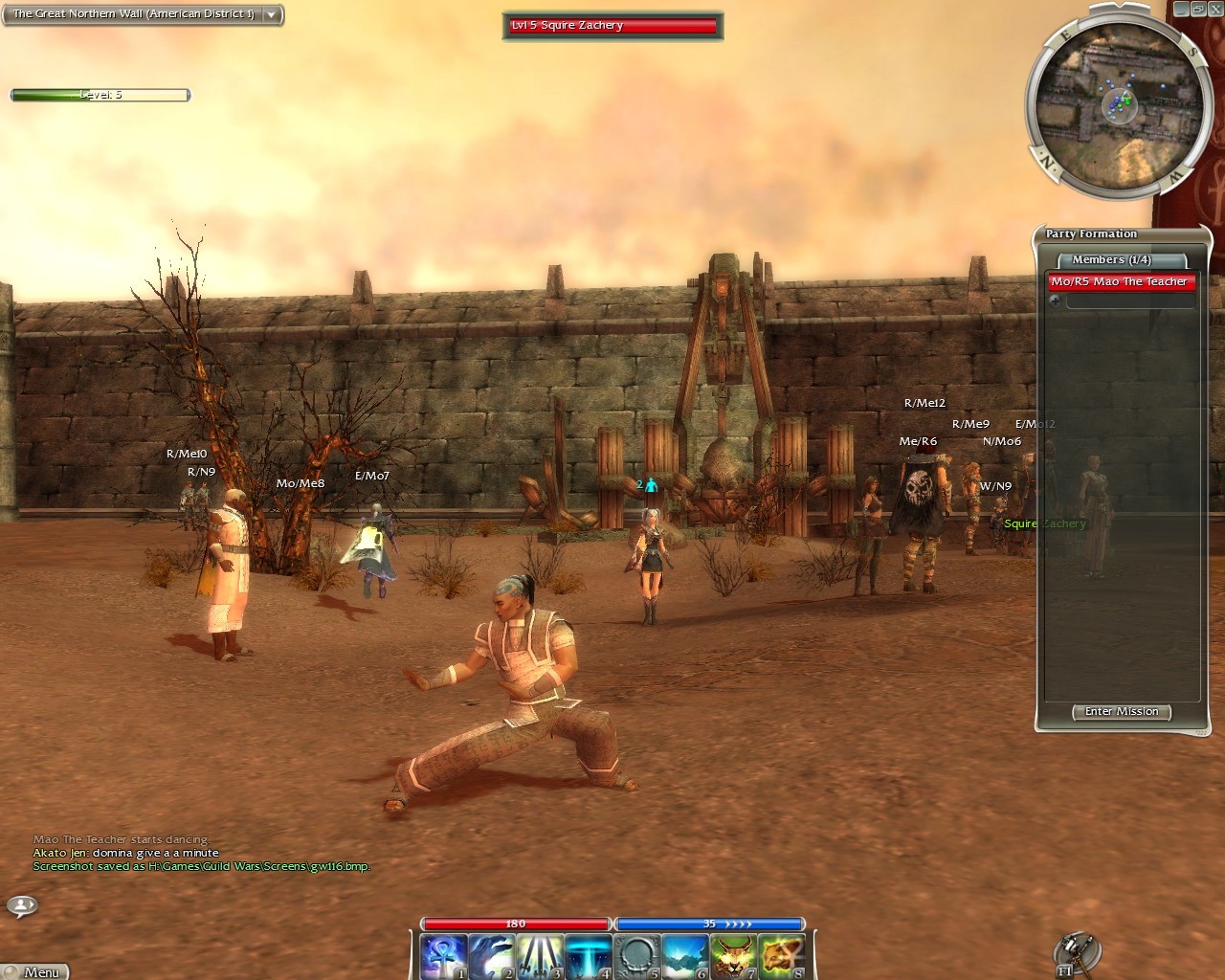Activate the horned beast face skill
This screenshot has height=980, width=1225.
[x=733, y=956]
